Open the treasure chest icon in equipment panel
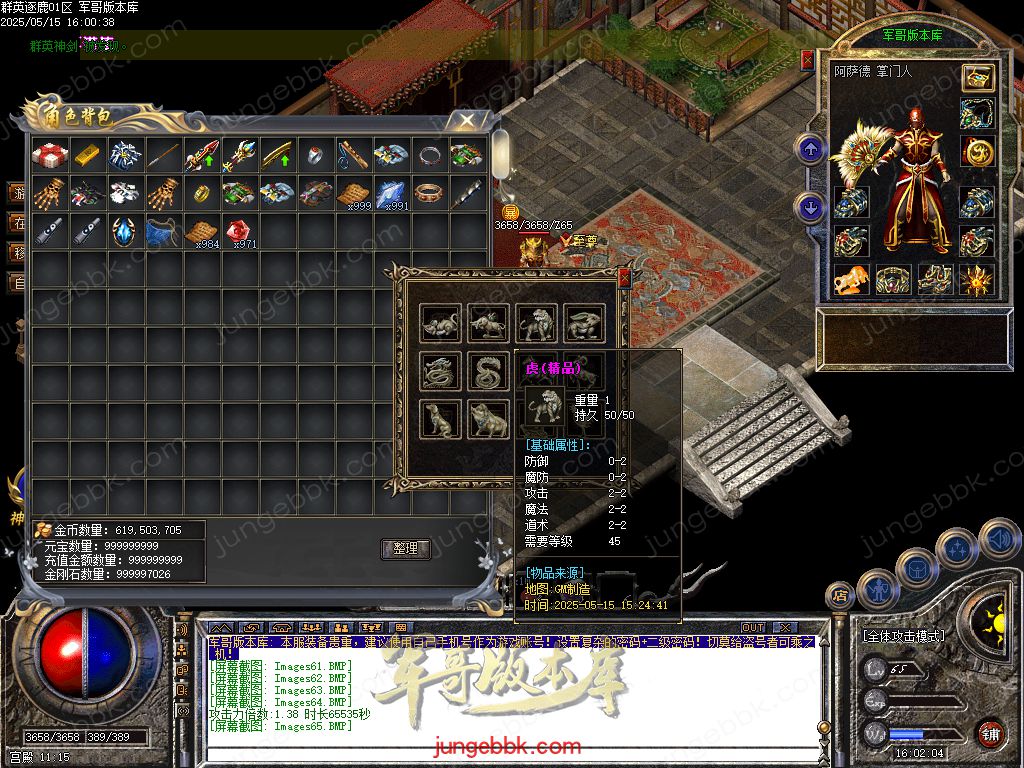 pos(977,77)
